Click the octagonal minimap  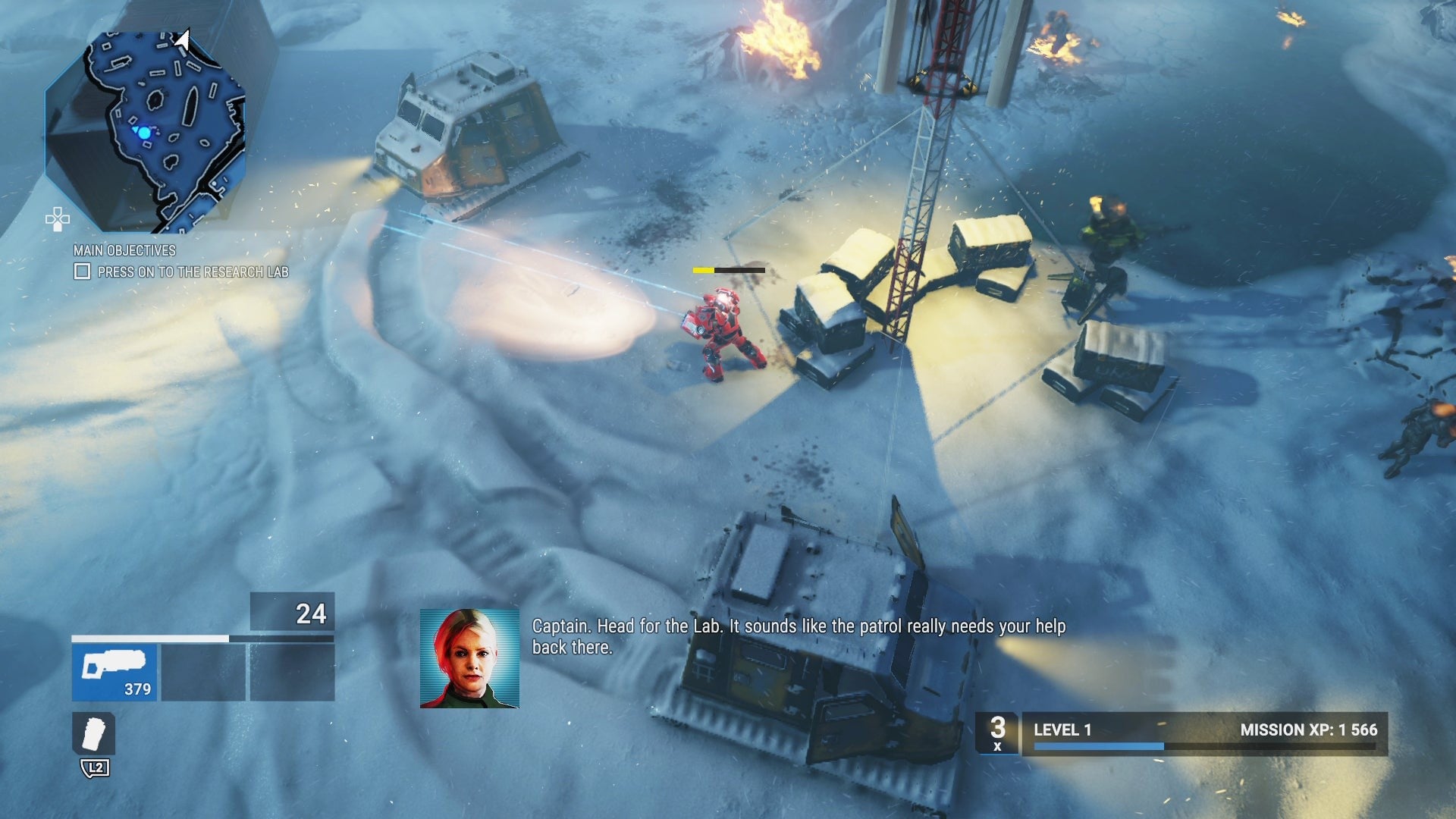point(146,130)
